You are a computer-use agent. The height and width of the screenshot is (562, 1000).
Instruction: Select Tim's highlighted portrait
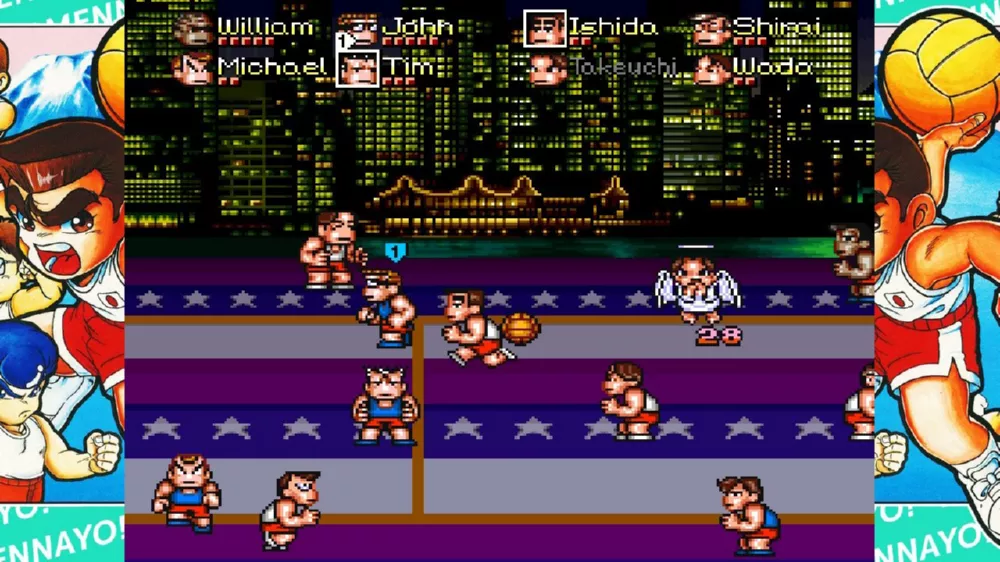point(357,68)
